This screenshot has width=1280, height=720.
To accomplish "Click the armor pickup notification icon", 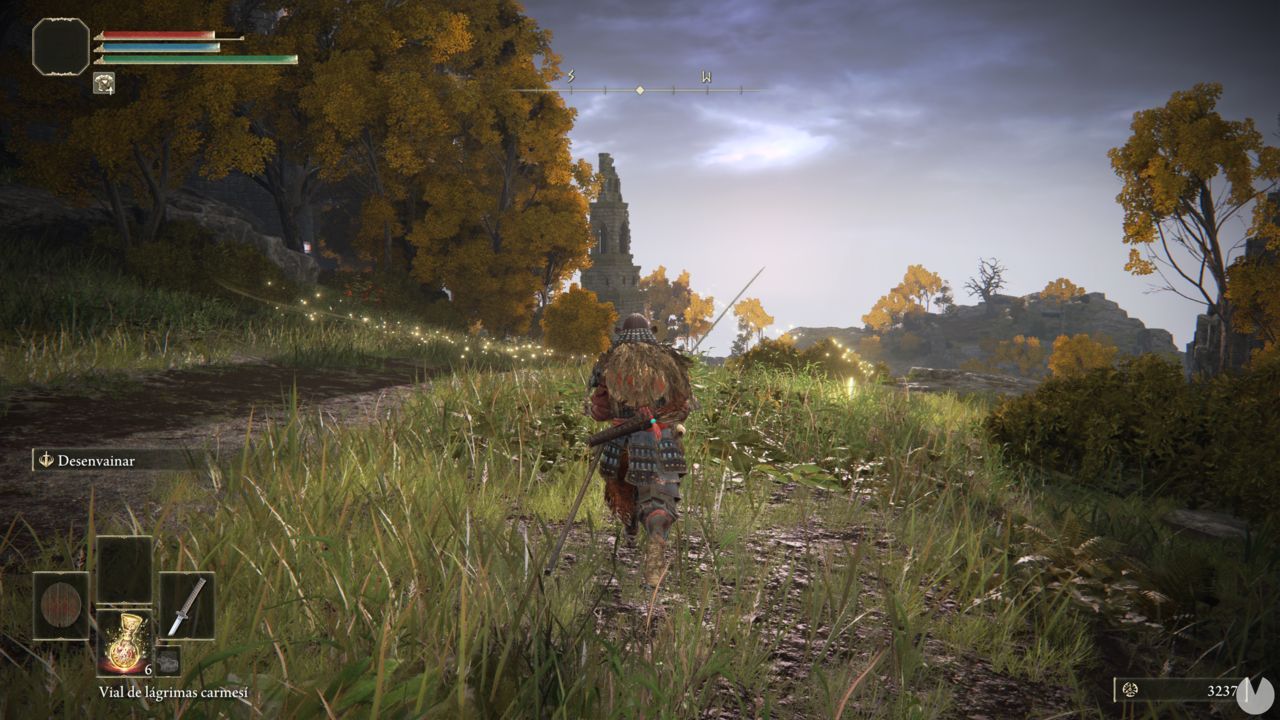I will click(x=104, y=83).
